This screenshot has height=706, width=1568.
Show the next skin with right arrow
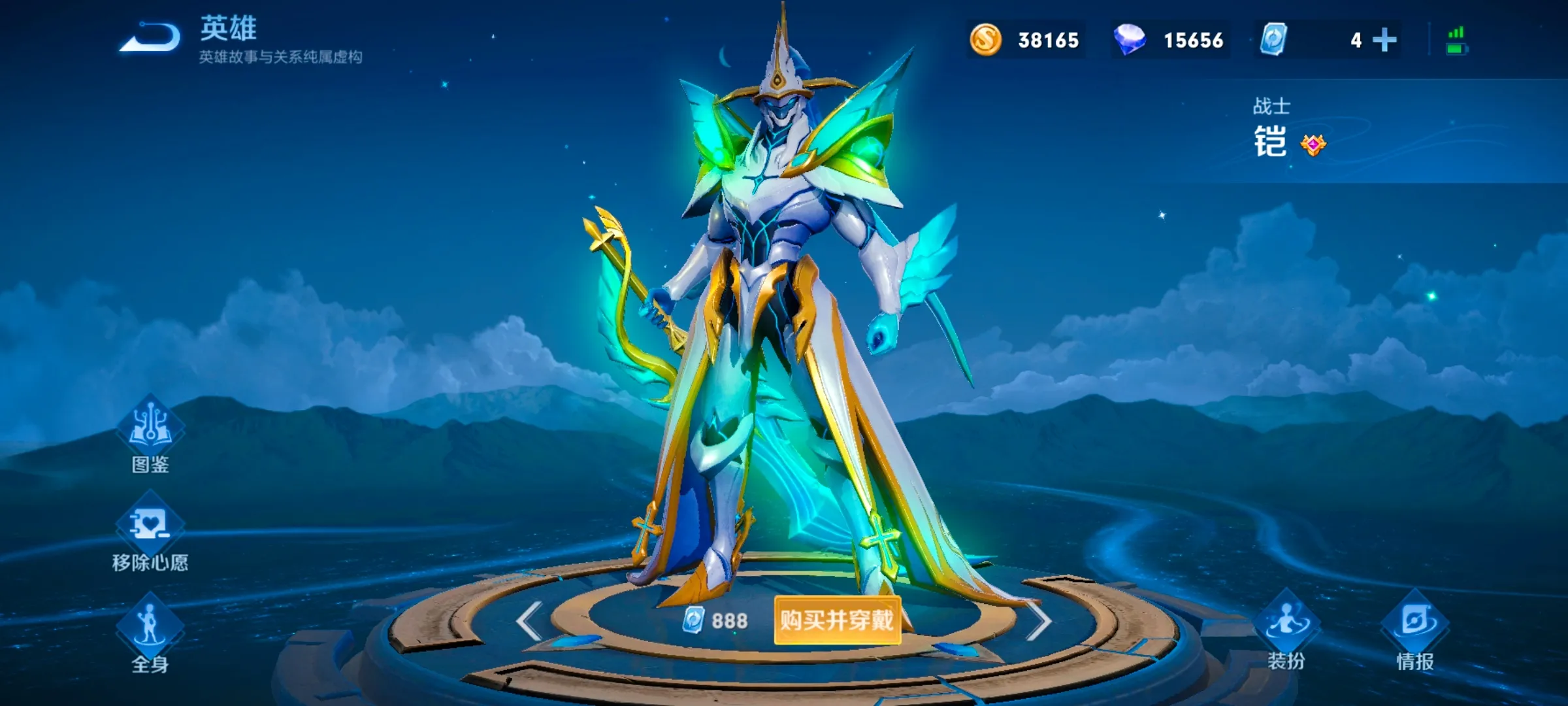tap(1038, 621)
